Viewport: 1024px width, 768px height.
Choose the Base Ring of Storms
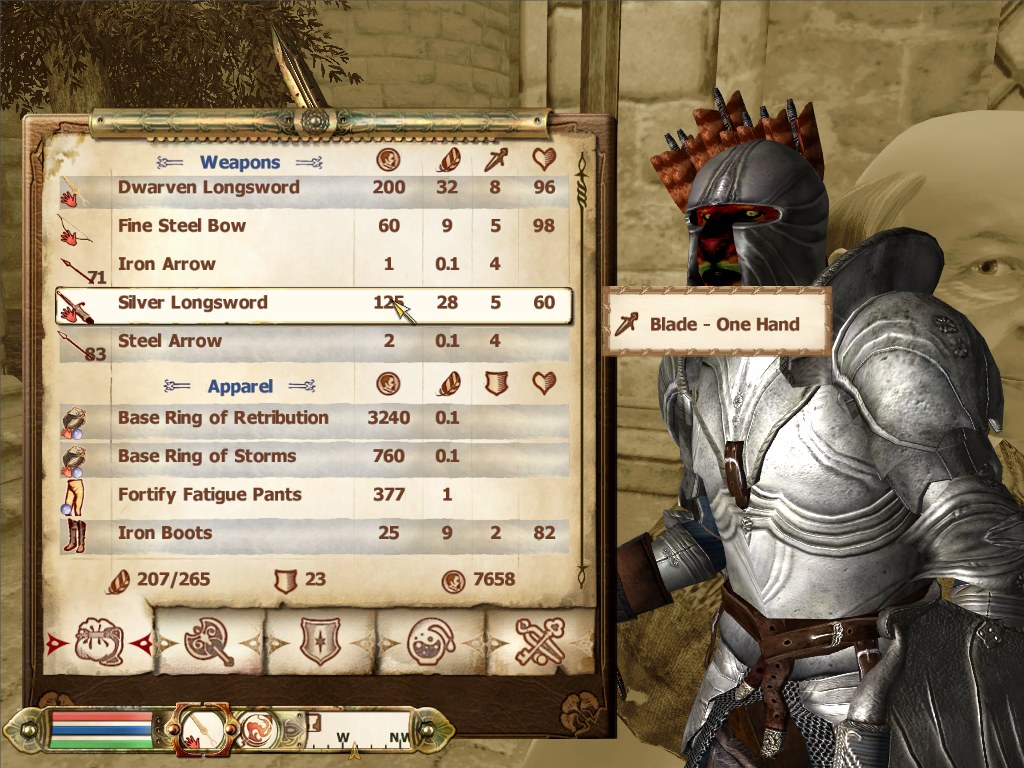207,456
